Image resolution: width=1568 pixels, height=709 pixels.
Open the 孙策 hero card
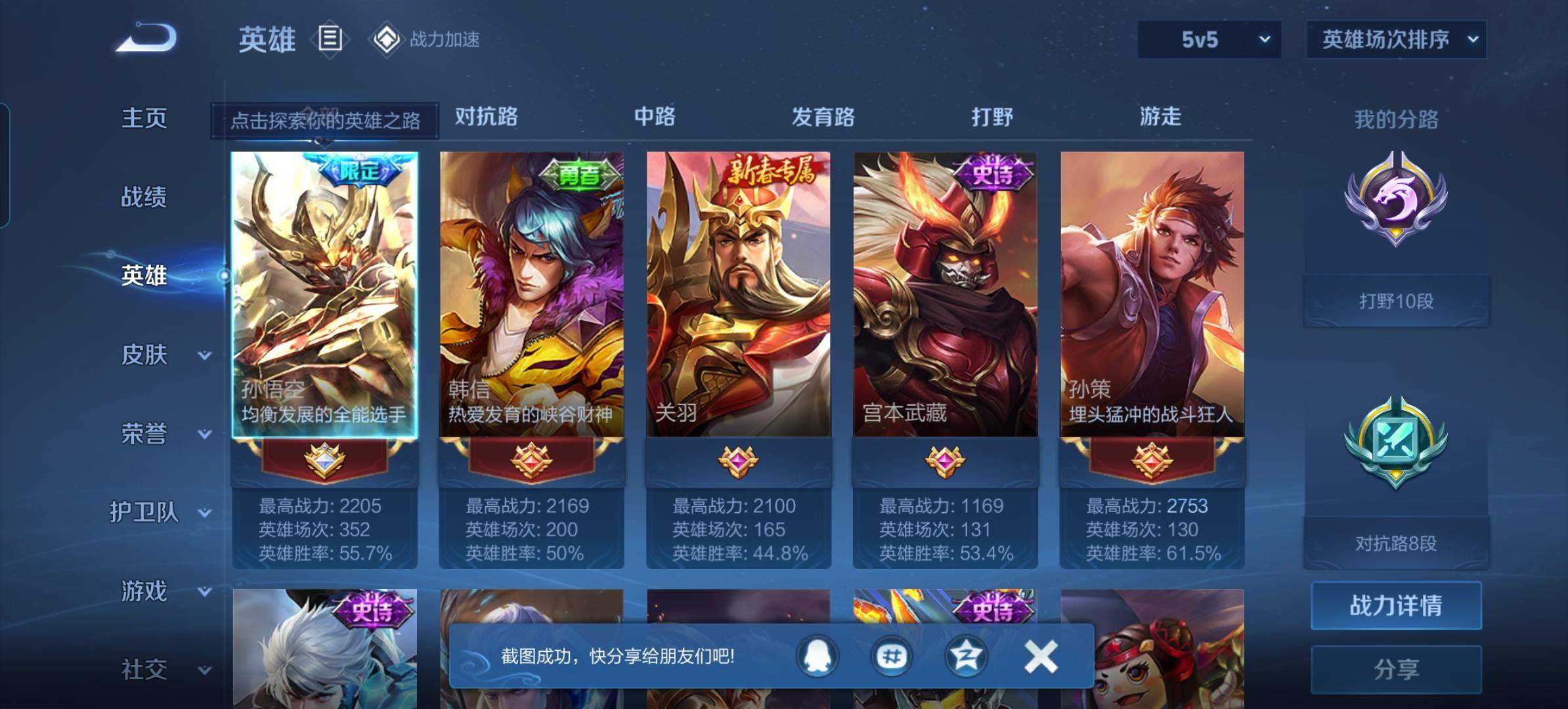click(1152, 294)
